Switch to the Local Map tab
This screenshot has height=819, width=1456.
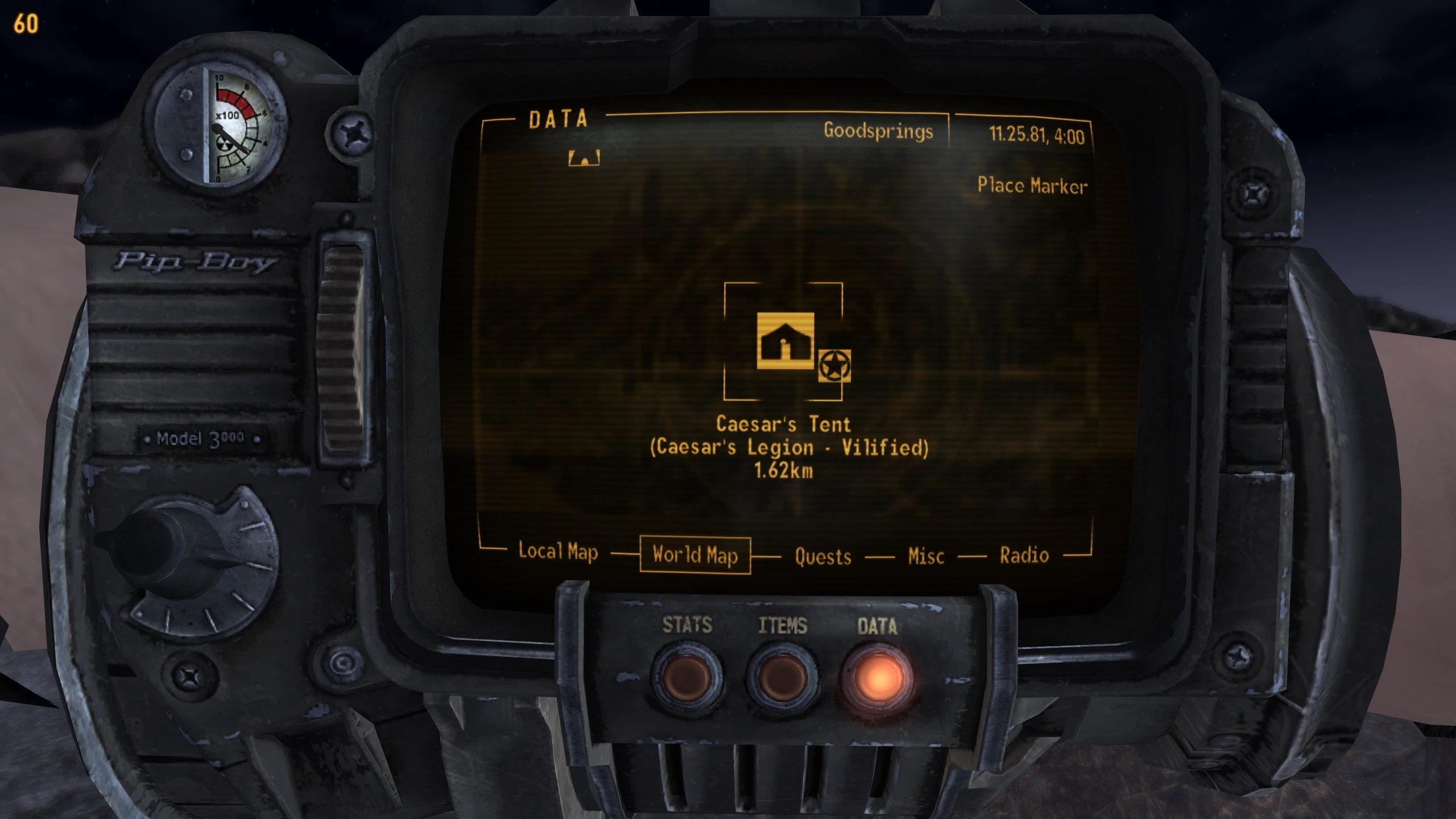coord(558,552)
